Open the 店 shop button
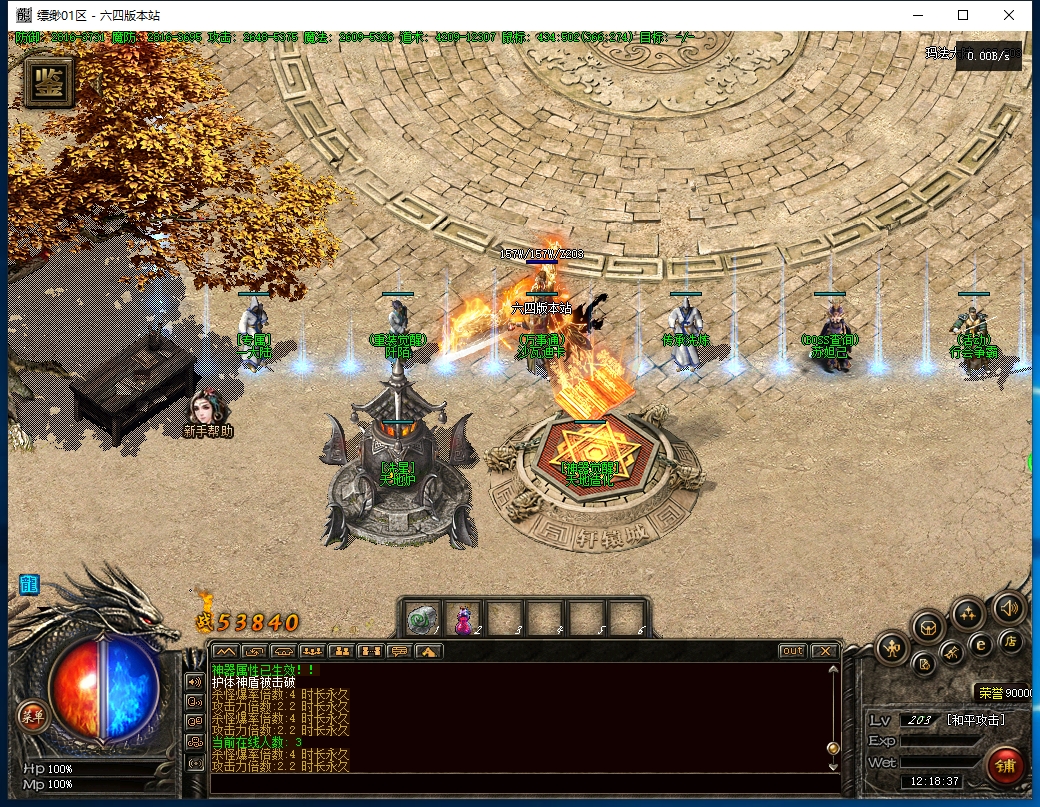This screenshot has width=1040, height=807. pyautogui.click(x=1011, y=641)
